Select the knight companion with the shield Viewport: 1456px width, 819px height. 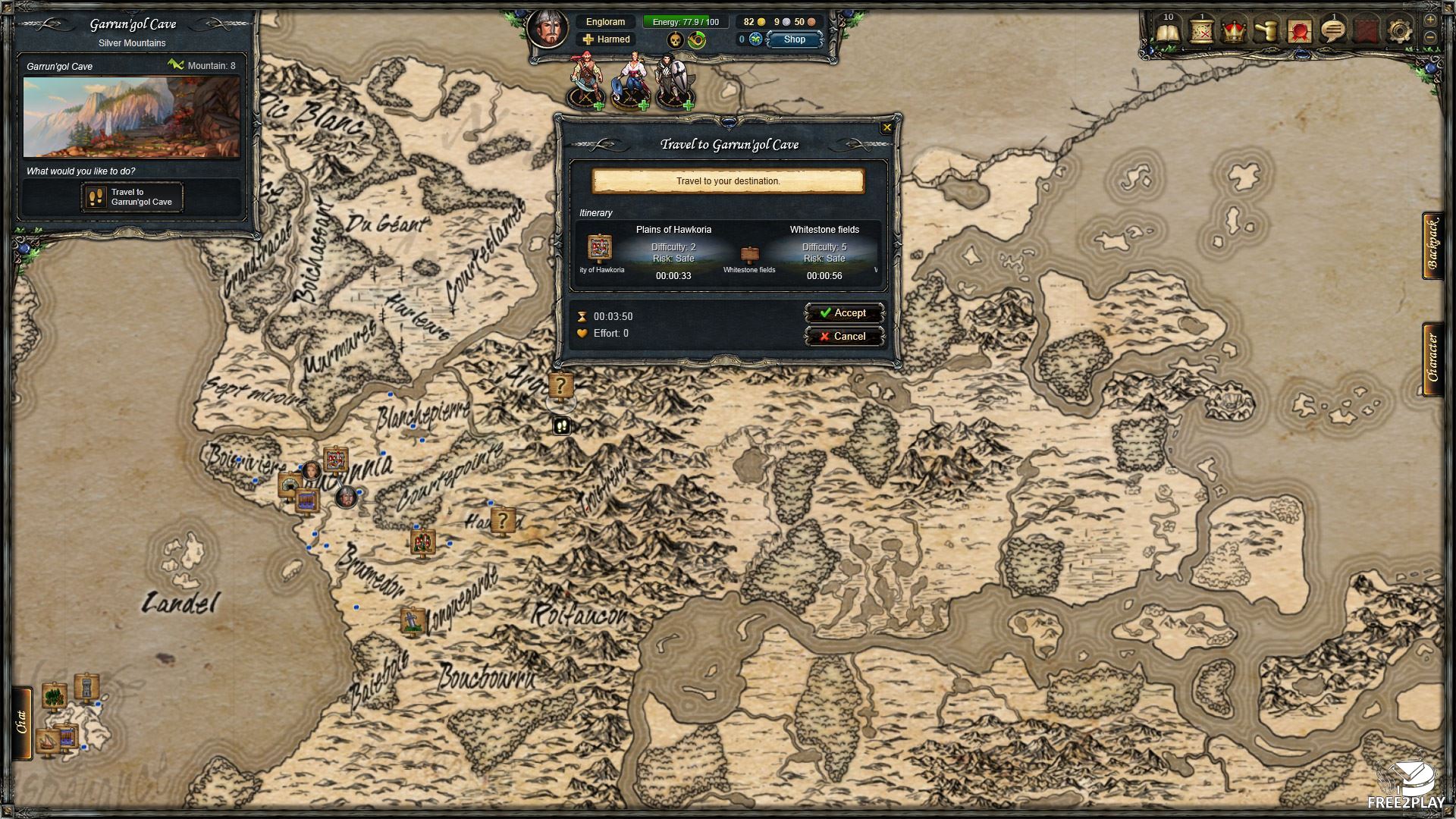coord(673,80)
